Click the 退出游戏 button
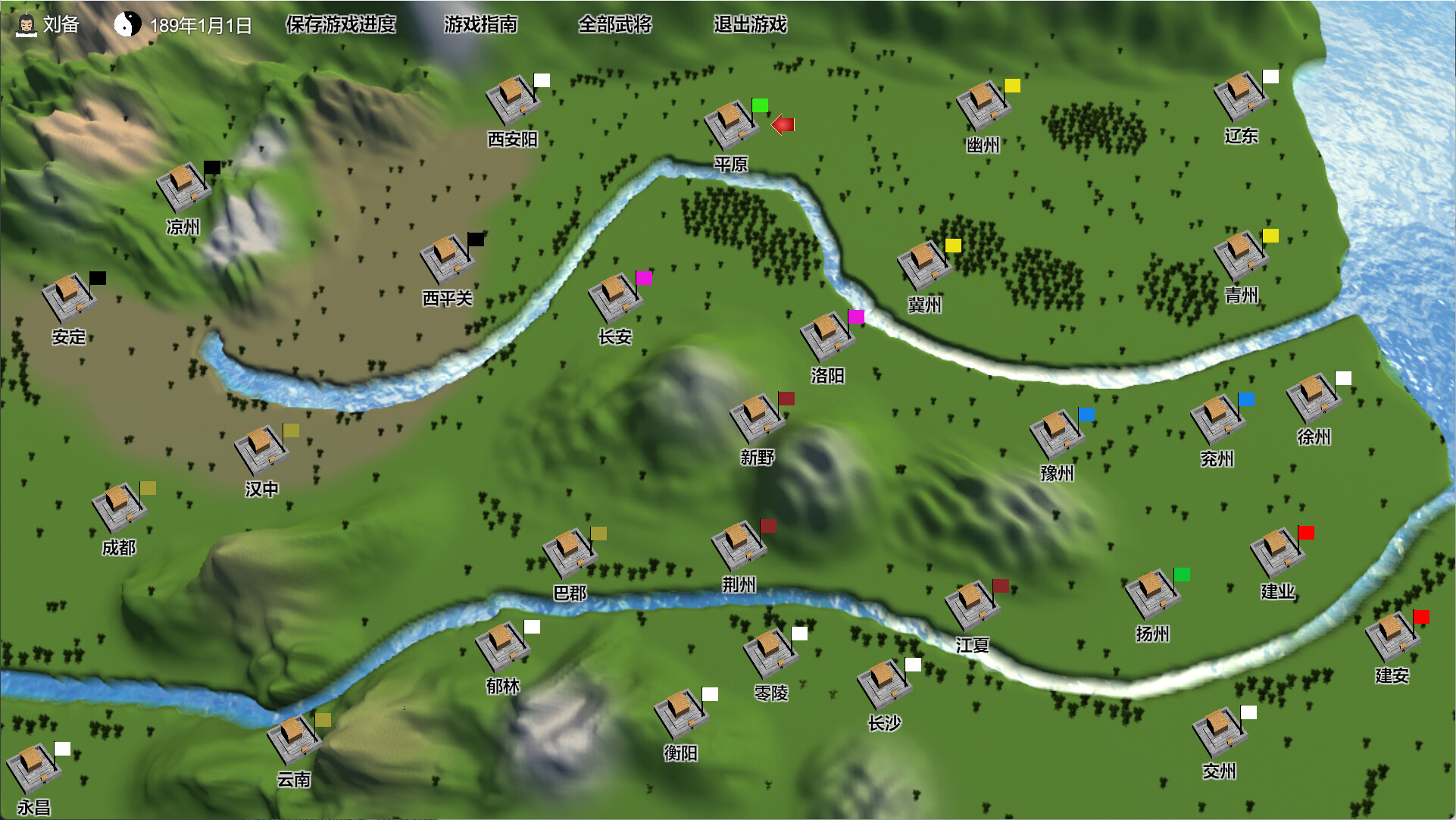The width and height of the screenshot is (1456, 820). pos(748,25)
